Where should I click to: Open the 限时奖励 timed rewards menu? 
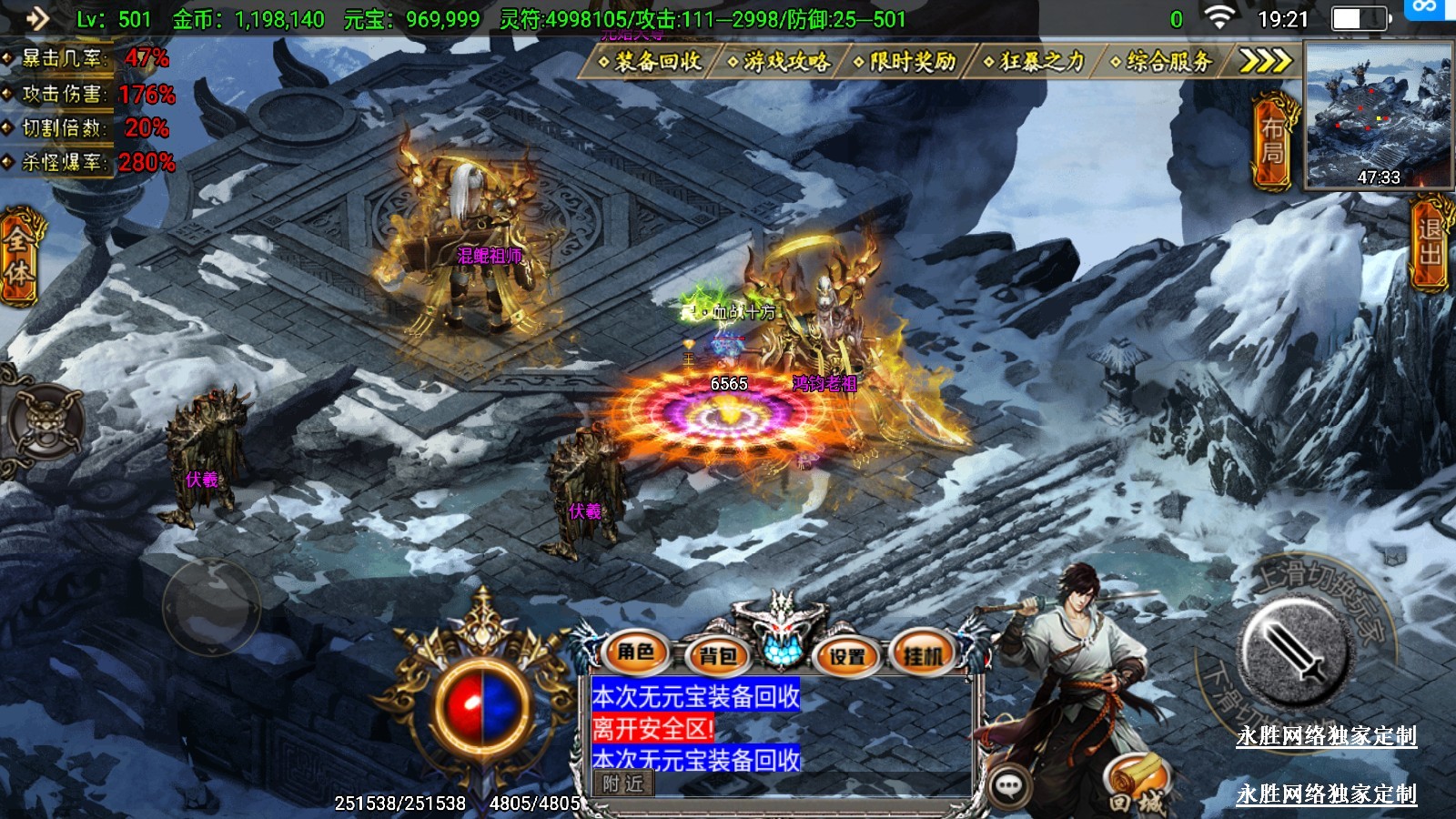(x=906, y=61)
